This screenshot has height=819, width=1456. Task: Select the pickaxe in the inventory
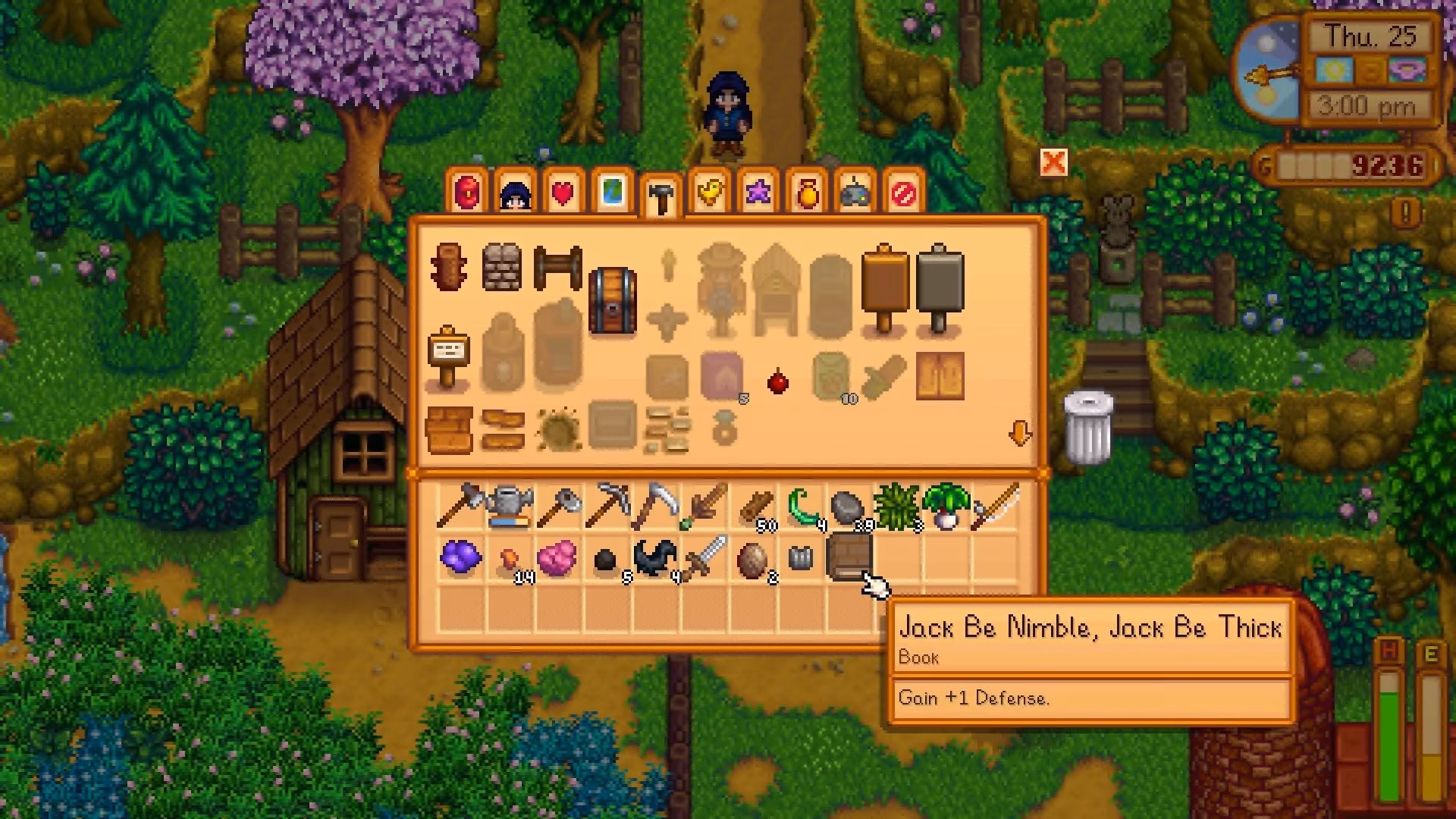607,504
